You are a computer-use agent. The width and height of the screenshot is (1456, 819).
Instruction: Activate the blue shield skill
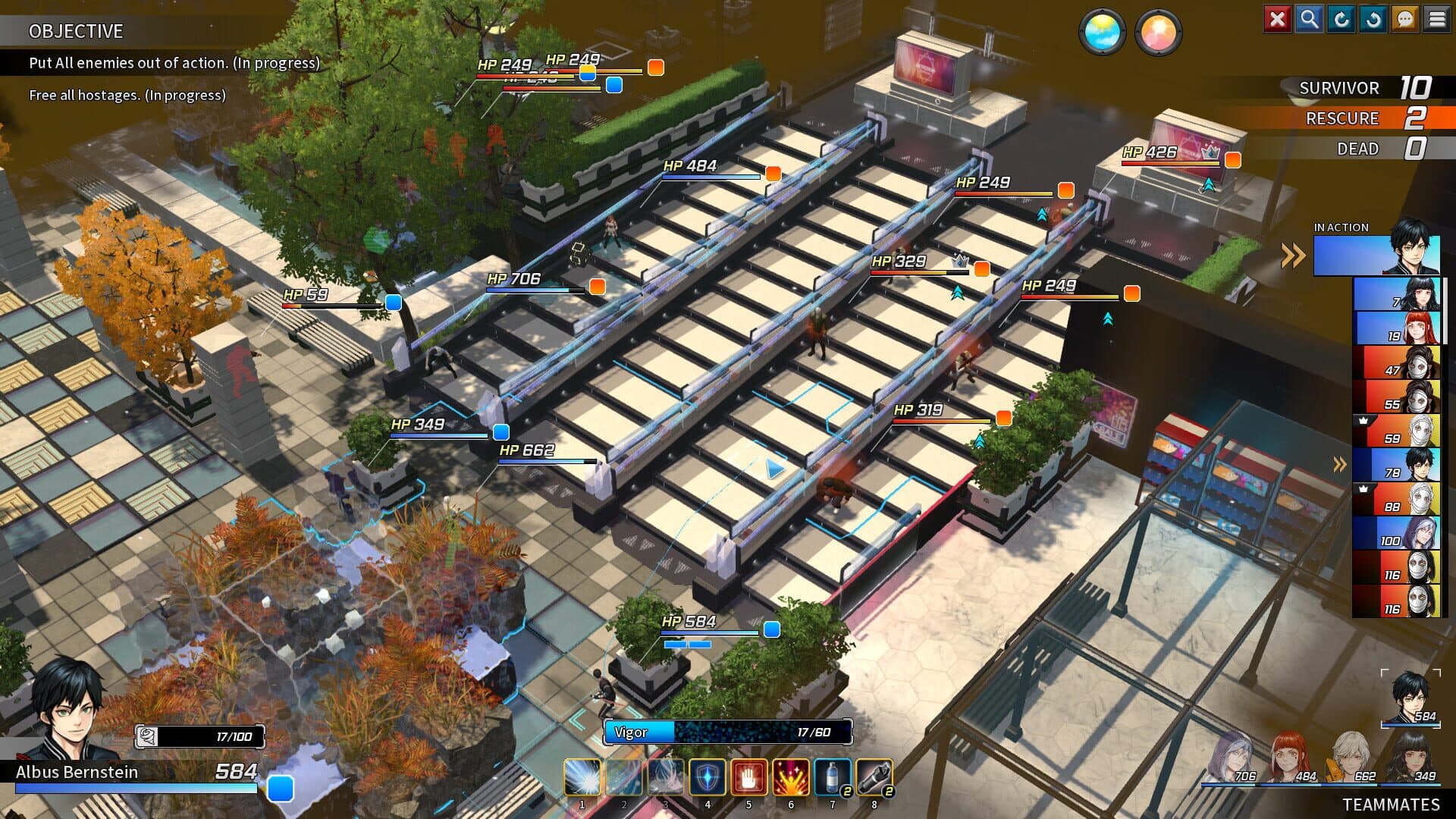[x=707, y=777]
